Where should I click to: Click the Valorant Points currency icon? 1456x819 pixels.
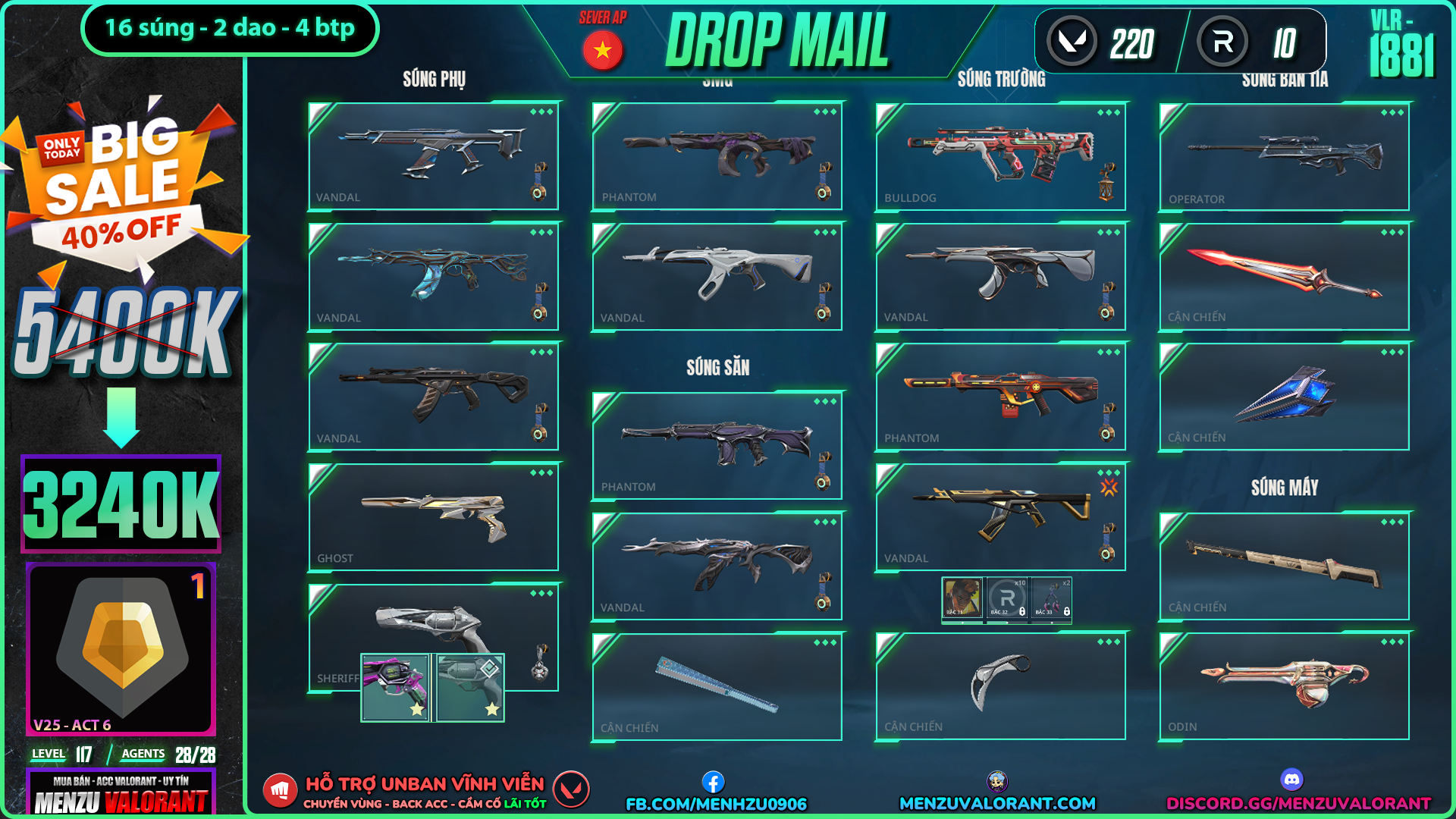coord(1072,42)
